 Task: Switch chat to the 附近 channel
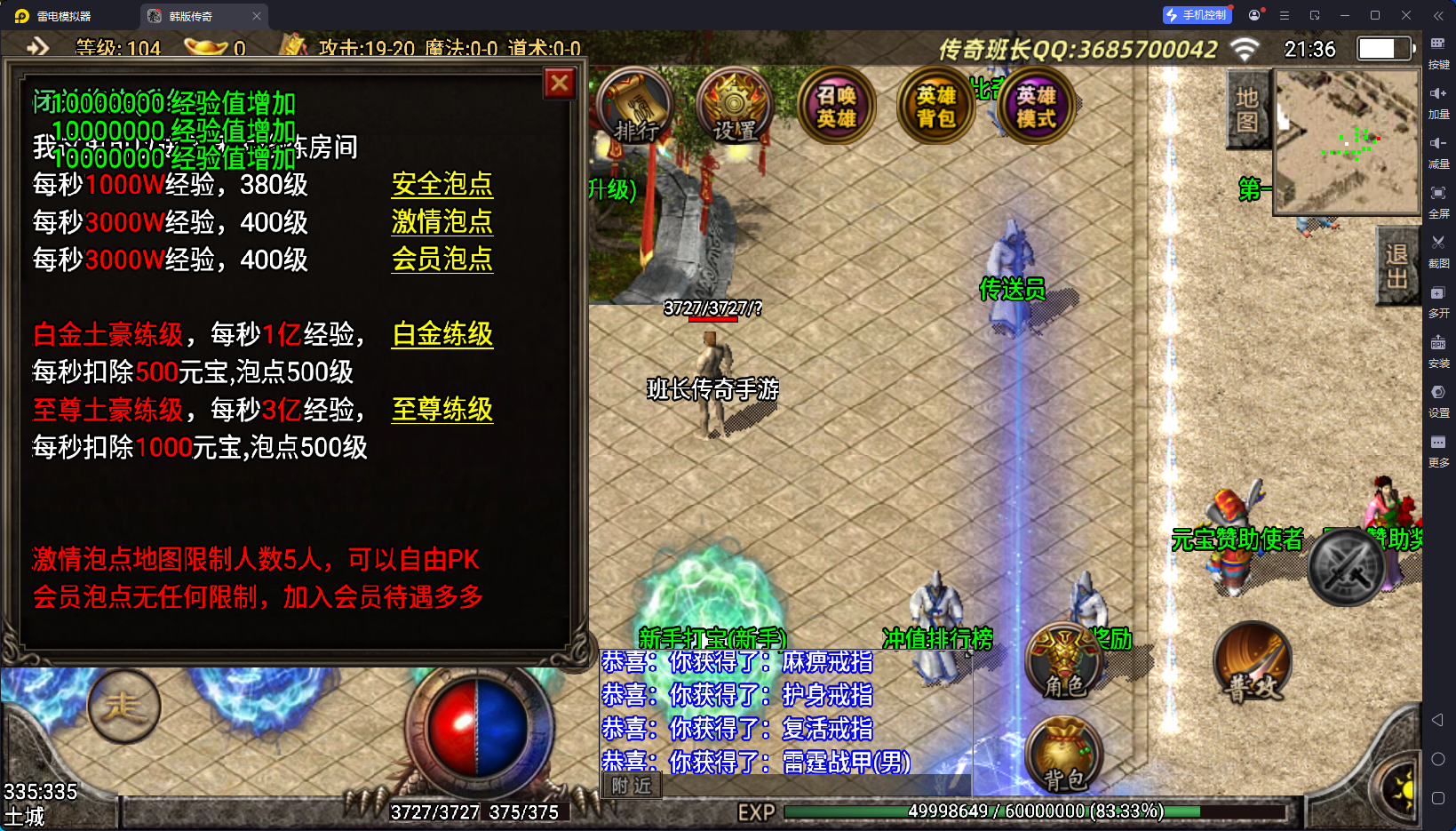click(632, 786)
